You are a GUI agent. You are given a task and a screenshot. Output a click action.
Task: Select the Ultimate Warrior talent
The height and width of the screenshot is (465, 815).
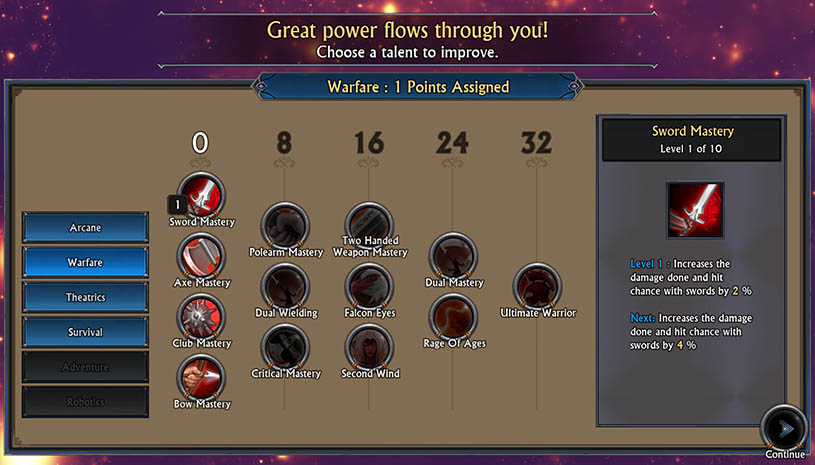[x=538, y=287]
